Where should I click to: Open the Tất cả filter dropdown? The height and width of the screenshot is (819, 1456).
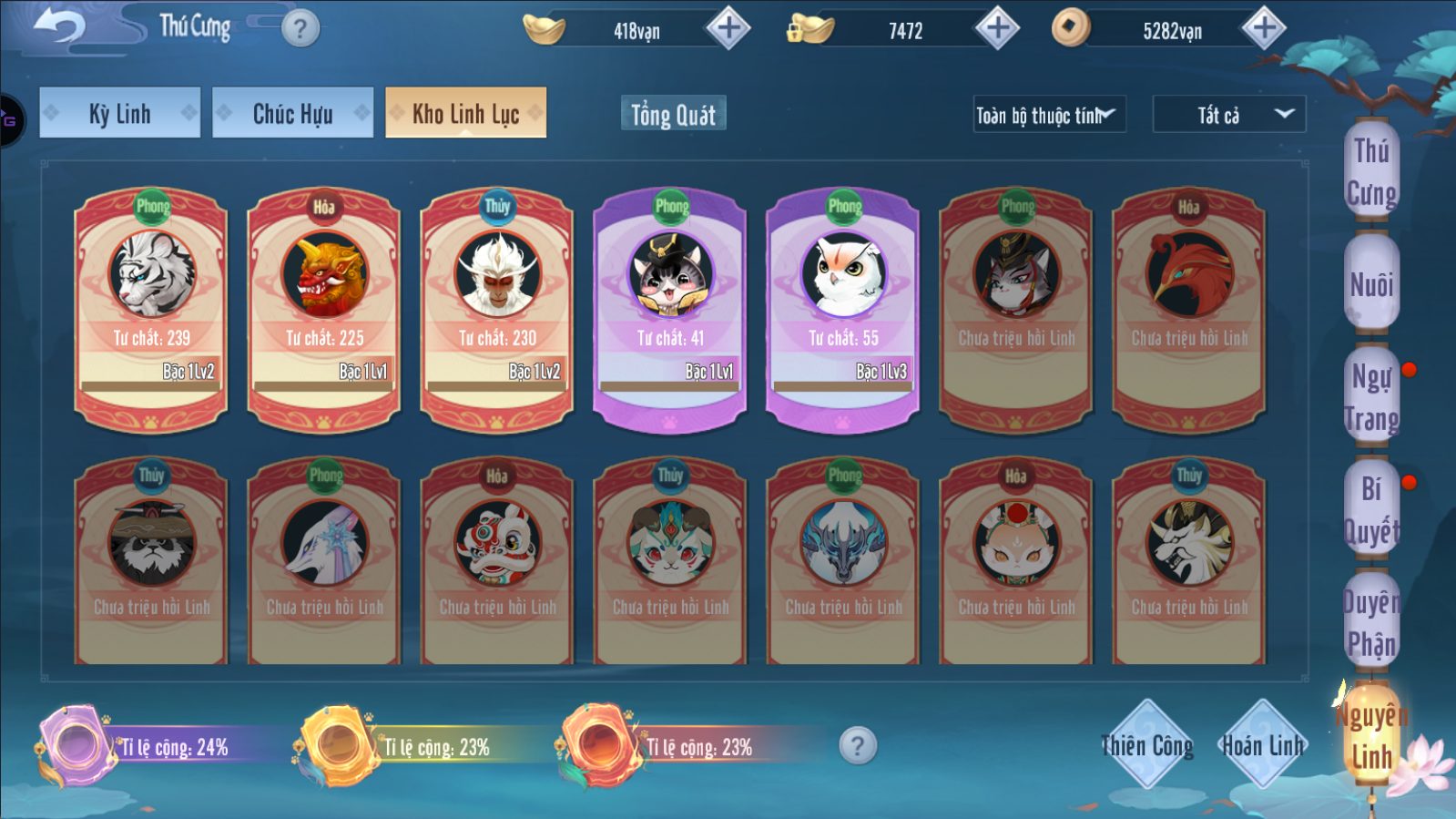[1228, 115]
